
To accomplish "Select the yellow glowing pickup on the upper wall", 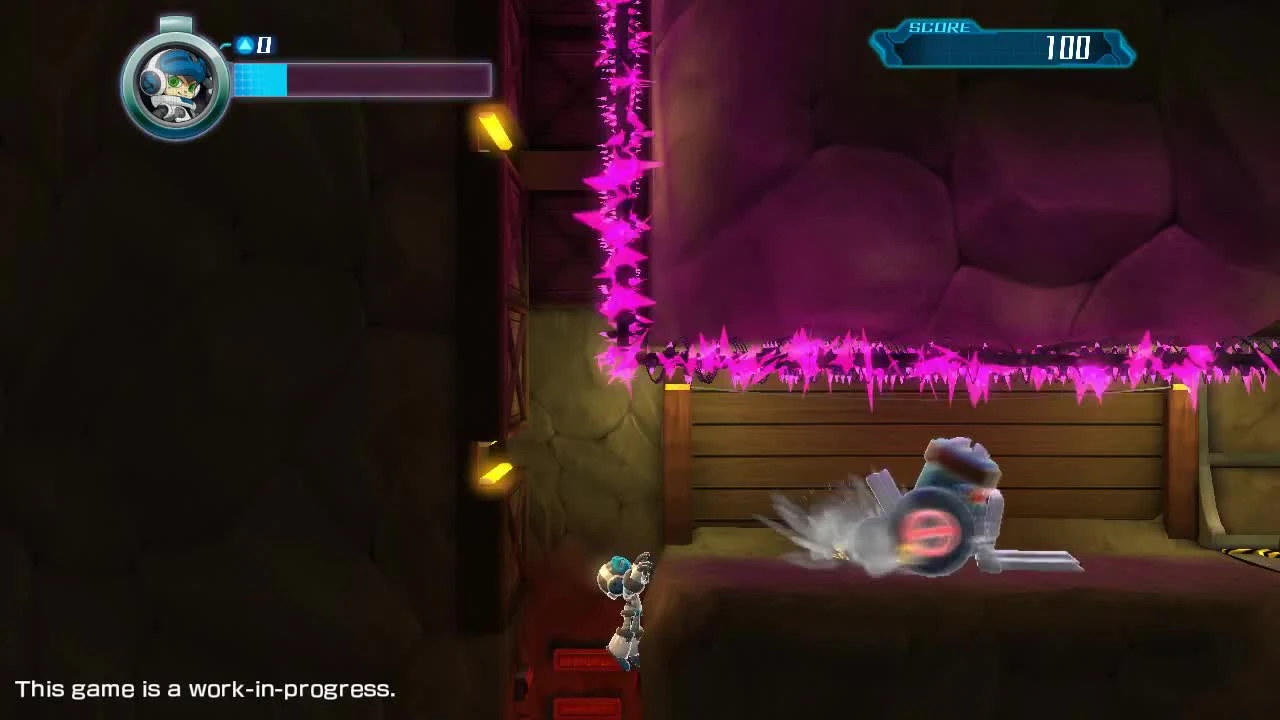I will click(495, 130).
